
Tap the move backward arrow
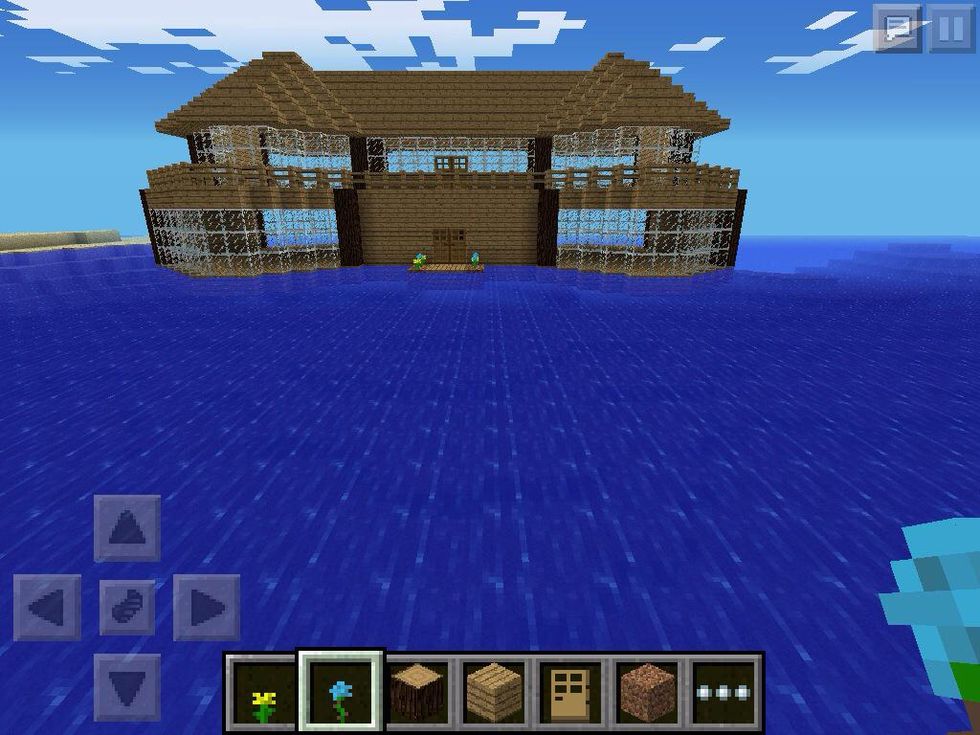pos(127,687)
